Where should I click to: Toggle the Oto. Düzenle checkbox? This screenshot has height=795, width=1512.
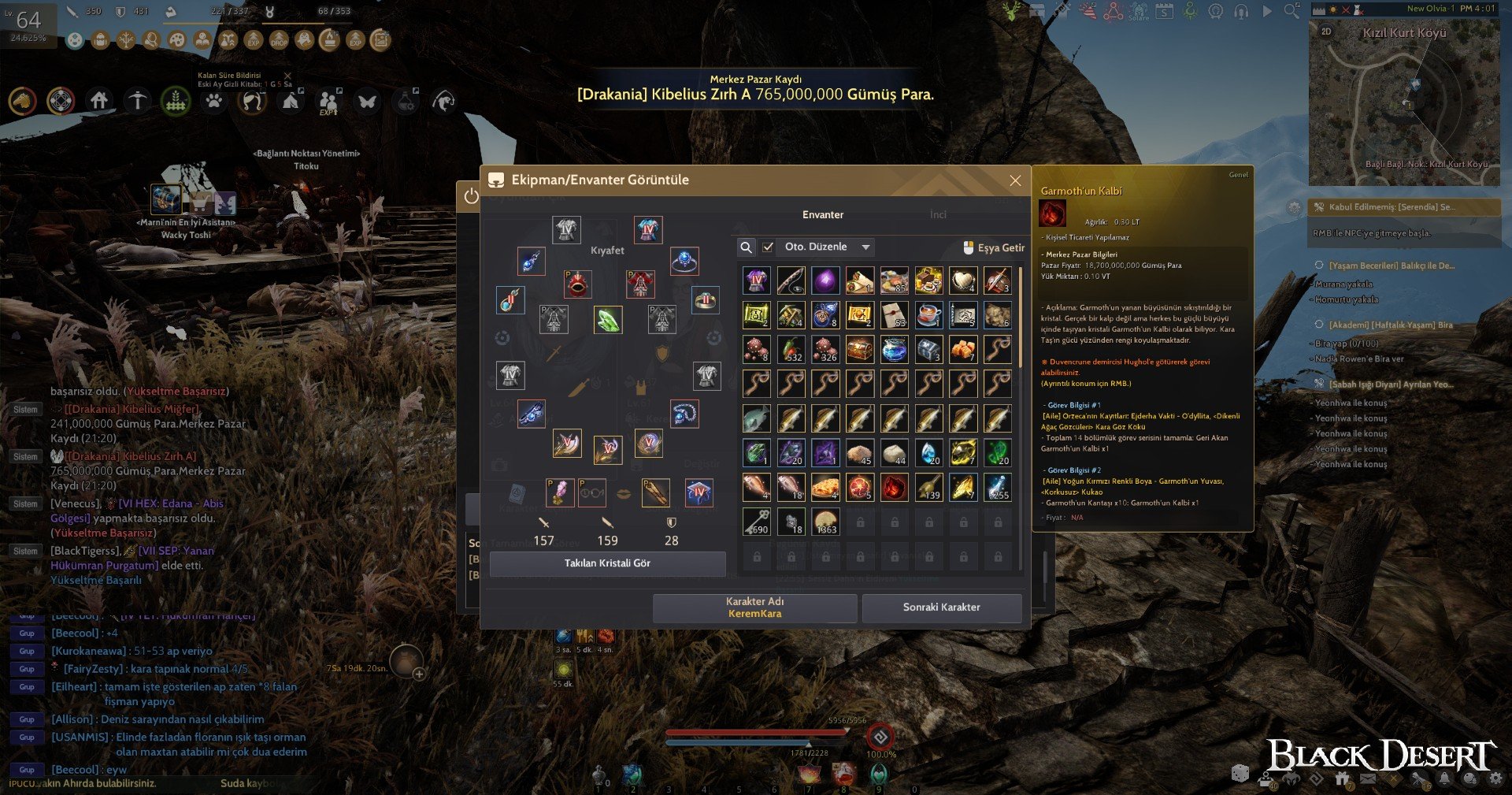[768, 247]
